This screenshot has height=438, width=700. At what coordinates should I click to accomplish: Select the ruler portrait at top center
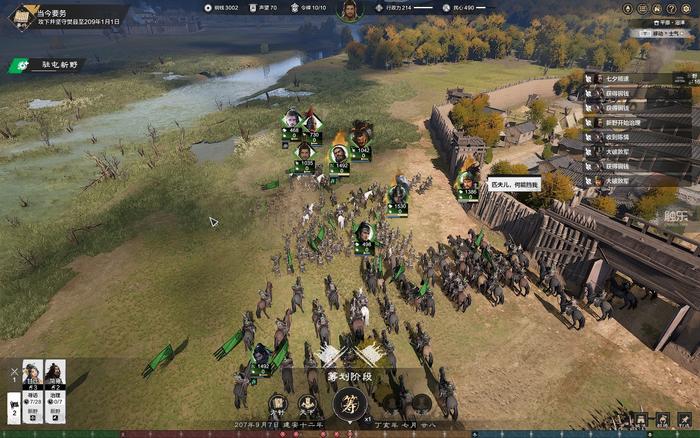pos(350,11)
